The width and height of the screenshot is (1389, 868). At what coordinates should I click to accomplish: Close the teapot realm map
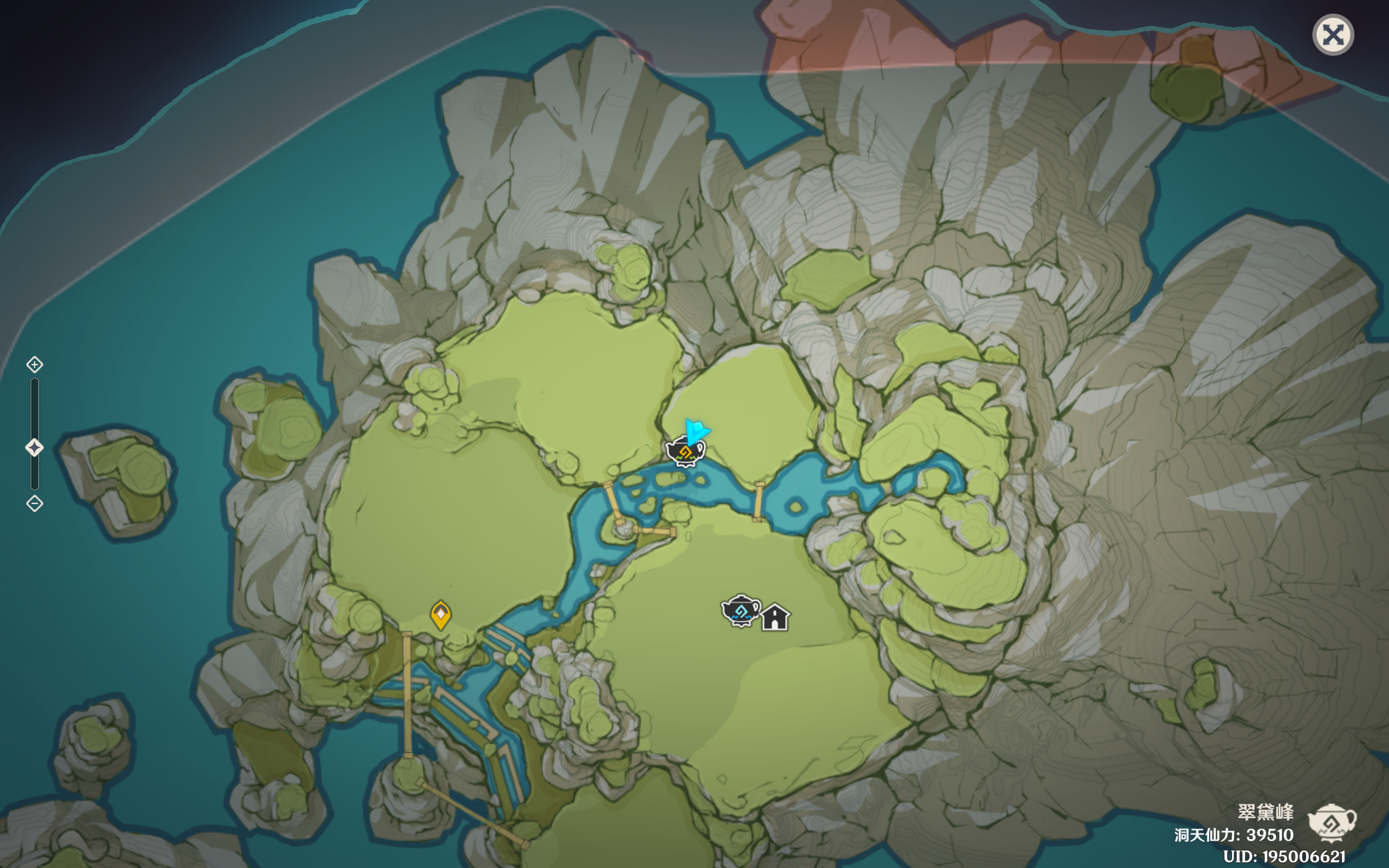pos(1333,35)
